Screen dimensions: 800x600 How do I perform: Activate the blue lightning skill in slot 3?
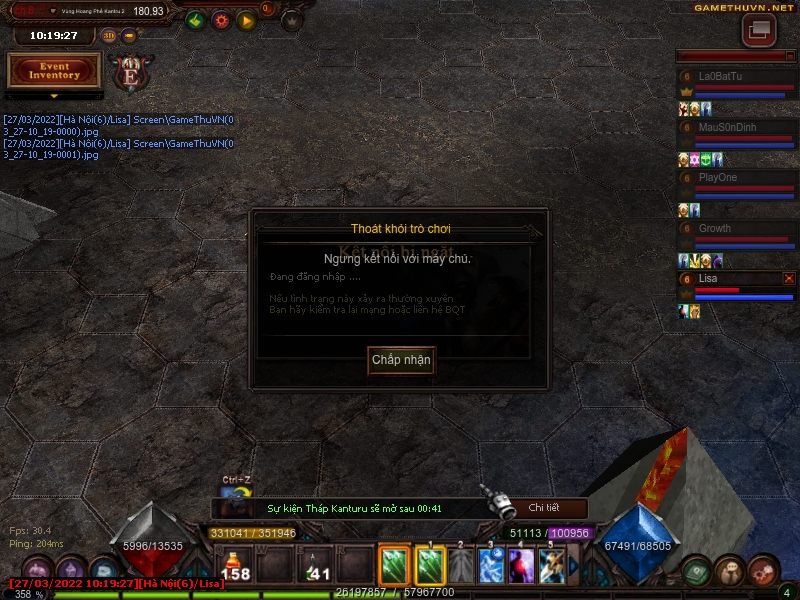pos(491,566)
